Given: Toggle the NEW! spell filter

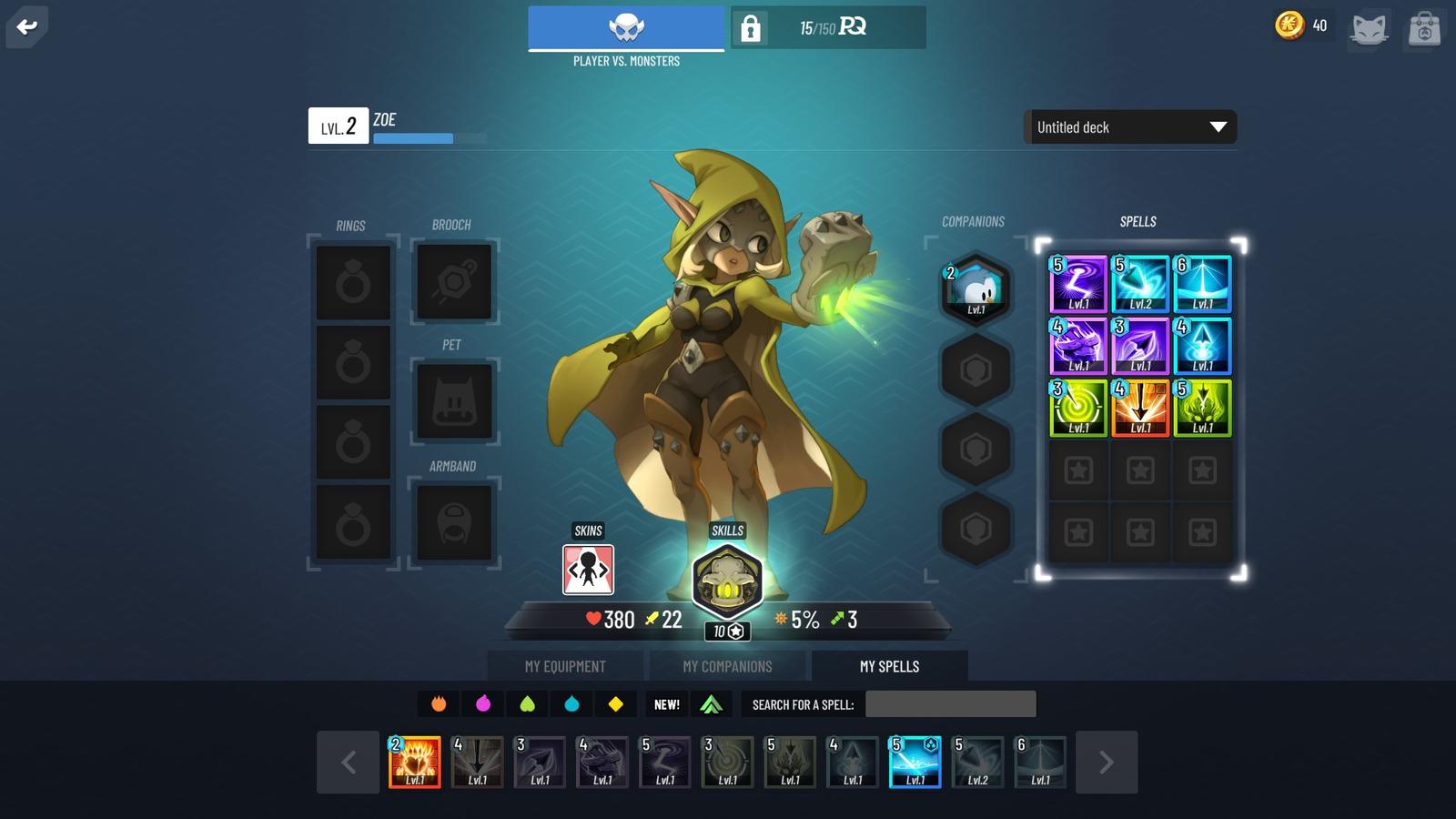Looking at the screenshot, I should pos(667,703).
